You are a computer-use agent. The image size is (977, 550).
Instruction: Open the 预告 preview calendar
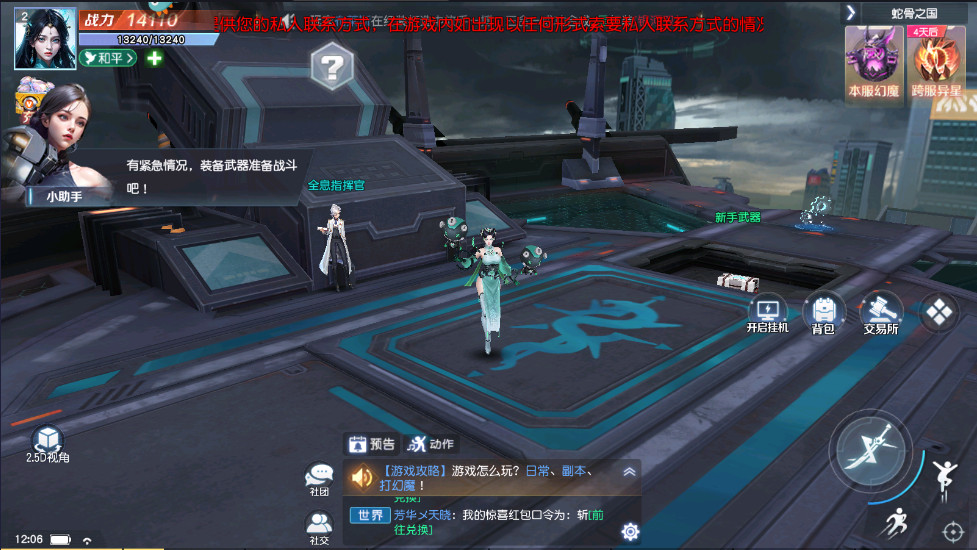click(371, 444)
